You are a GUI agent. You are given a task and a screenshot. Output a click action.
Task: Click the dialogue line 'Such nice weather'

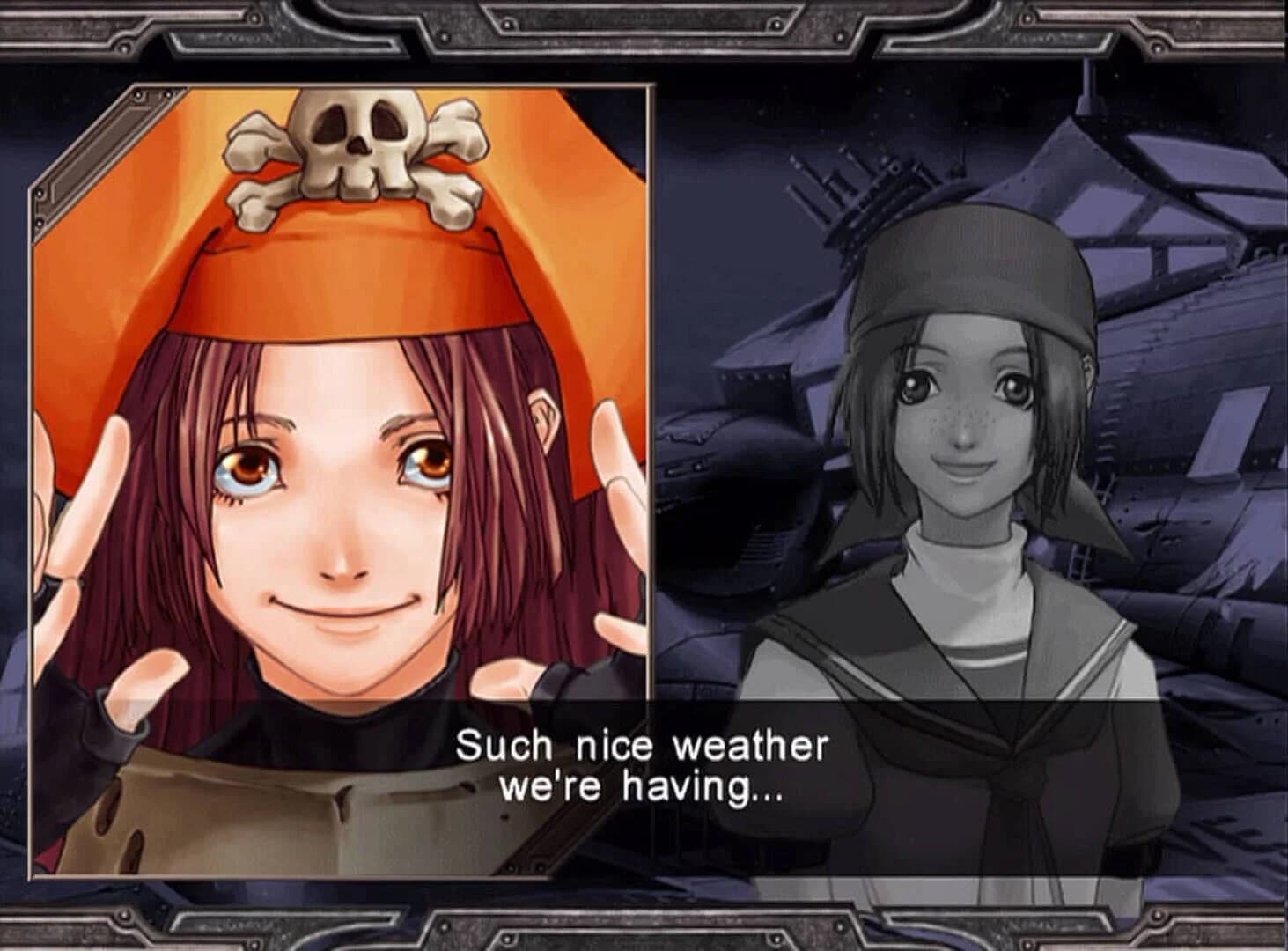coord(643,747)
